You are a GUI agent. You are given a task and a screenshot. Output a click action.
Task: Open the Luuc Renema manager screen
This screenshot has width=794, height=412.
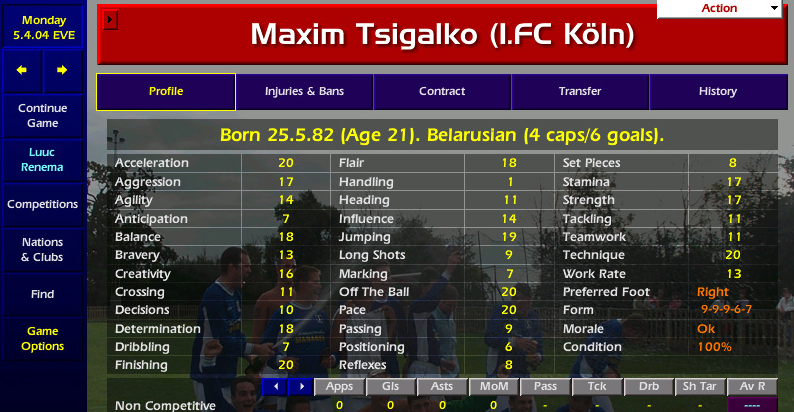click(42, 161)
